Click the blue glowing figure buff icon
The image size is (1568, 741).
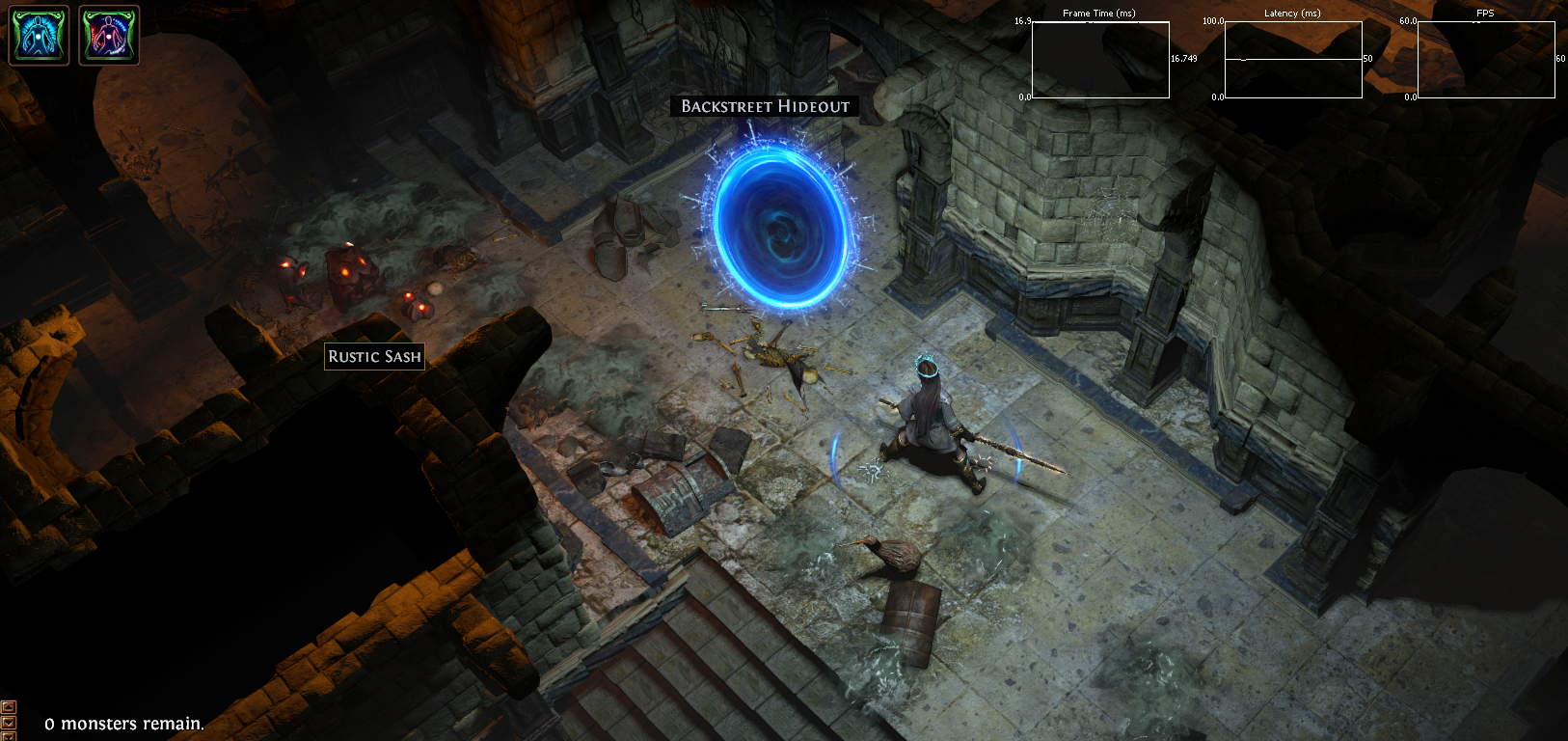click(39, 35)
